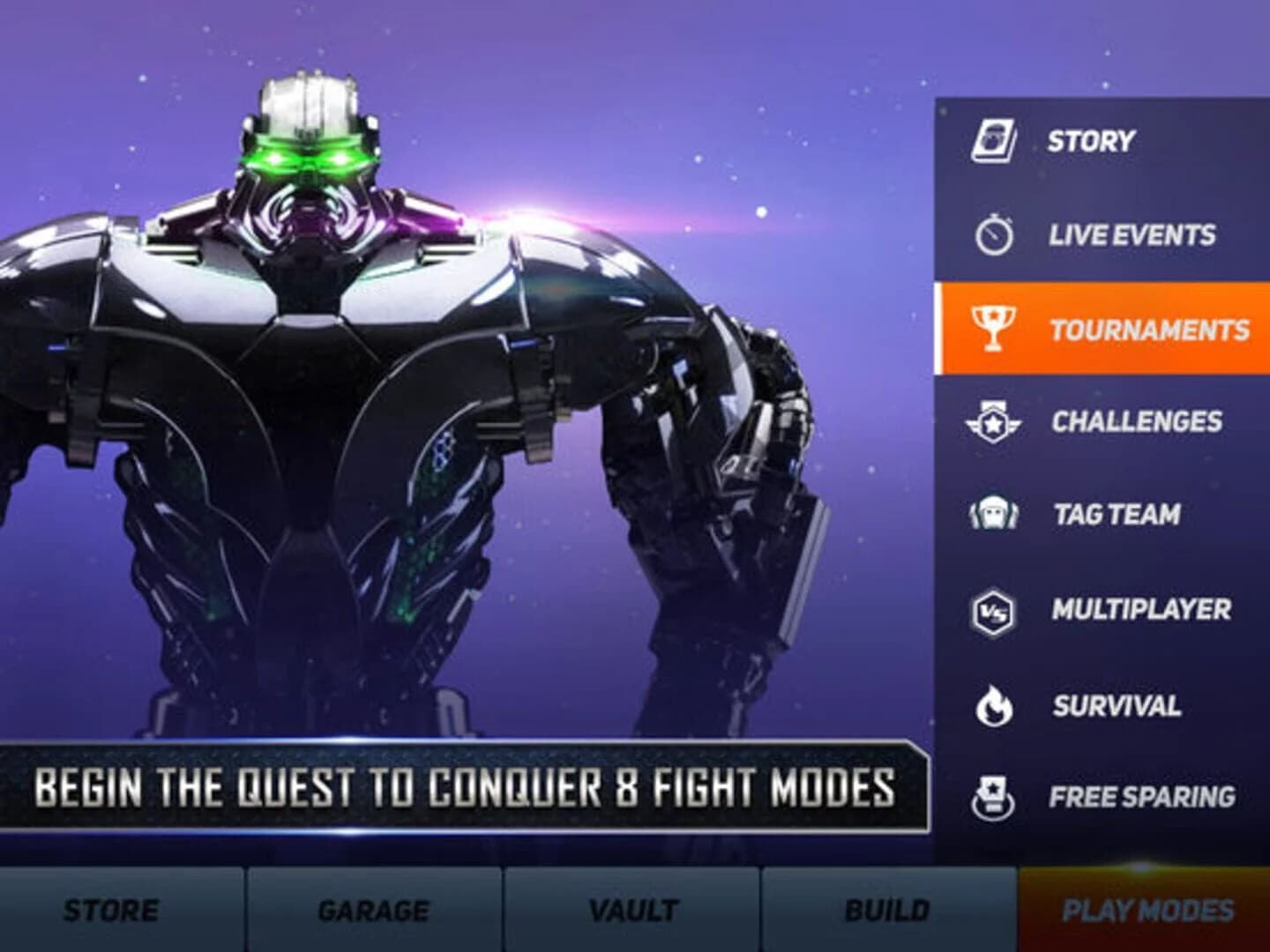Select the Challenges star badge icon
Image resolution: width=1270 pixels, height=952 pixels.
point(995,420)
